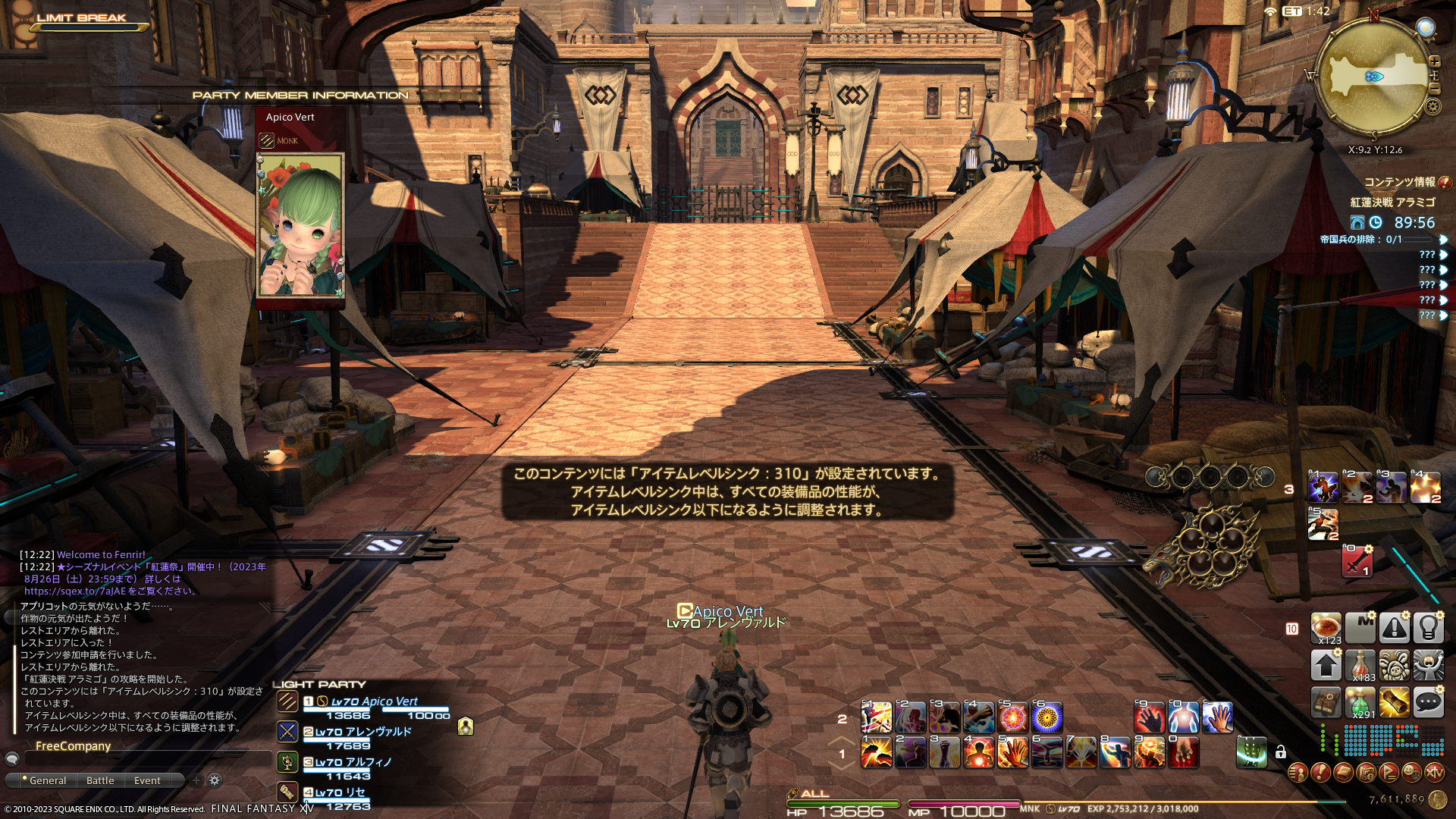Zoom in the minimap with plus button

[x=1434, y=61]
